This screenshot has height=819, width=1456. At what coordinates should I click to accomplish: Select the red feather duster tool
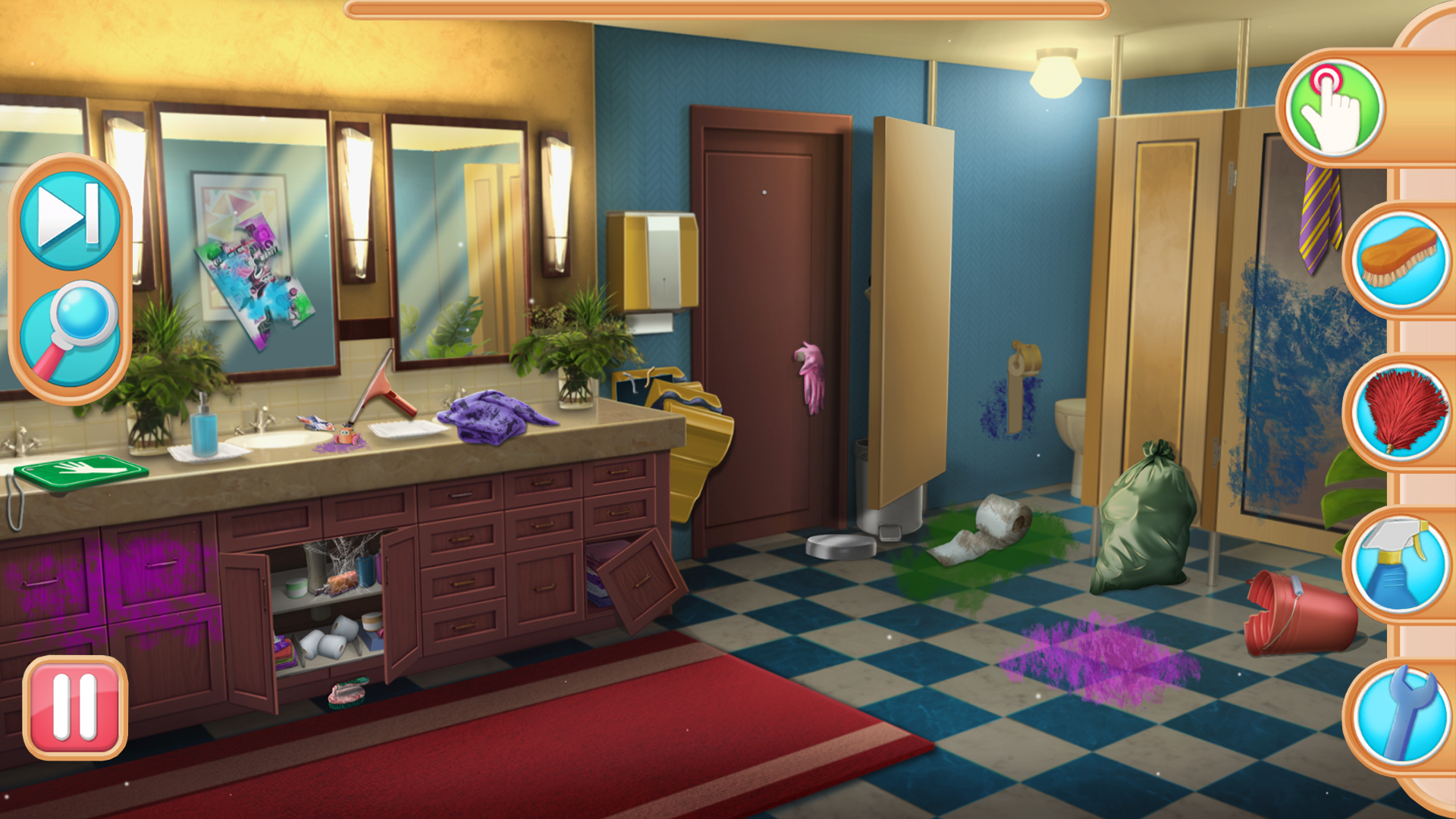point(1401,414)
